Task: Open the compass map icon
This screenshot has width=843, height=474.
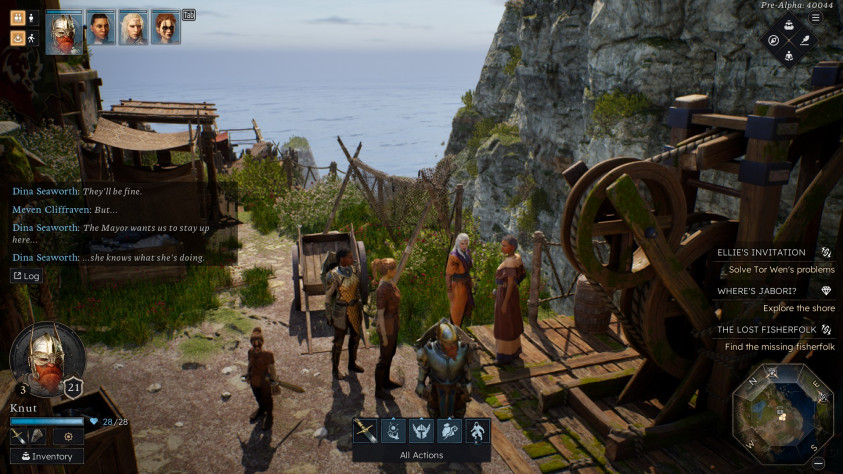Action: click(x=773, y=40)
